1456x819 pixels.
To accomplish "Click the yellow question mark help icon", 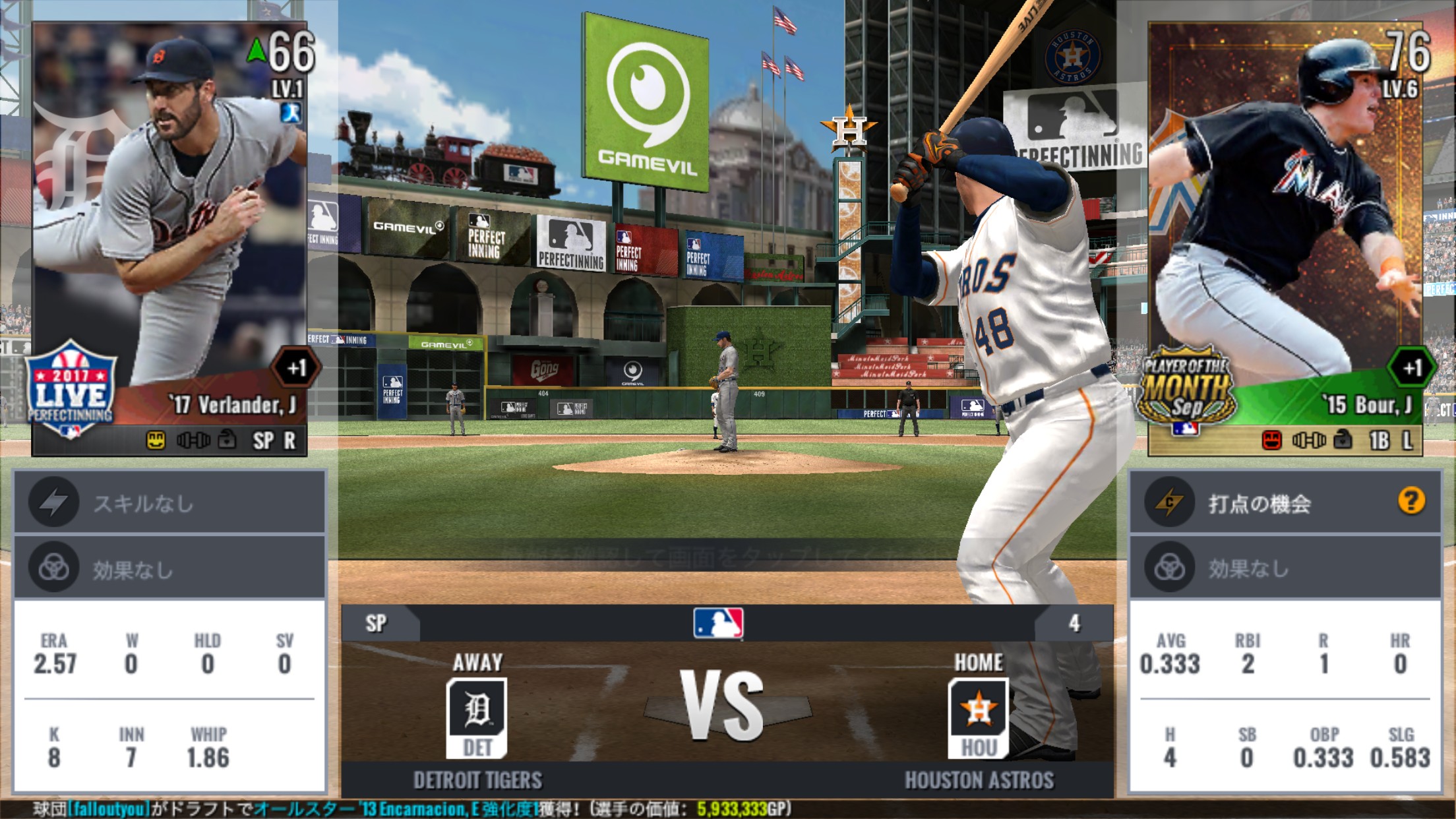I will click(x=1410, y=501).
